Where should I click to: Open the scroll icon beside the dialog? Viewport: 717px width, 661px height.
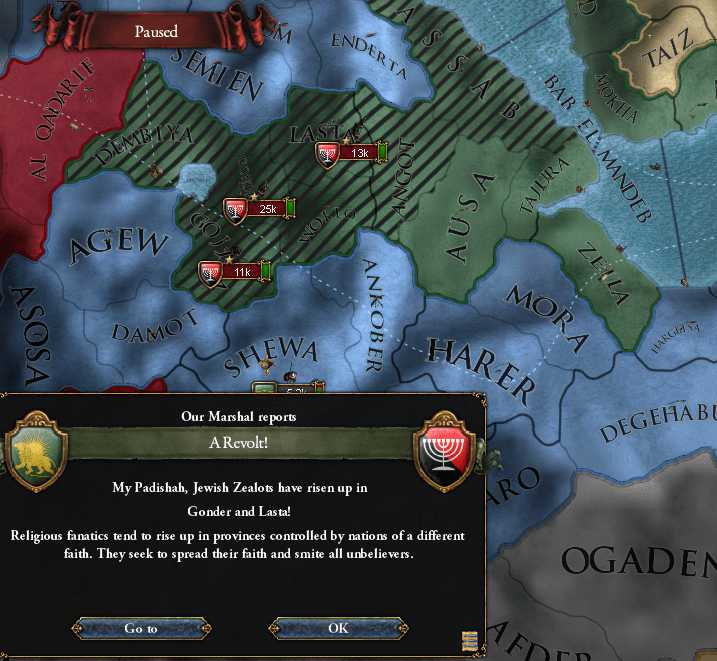coord(469,641)
